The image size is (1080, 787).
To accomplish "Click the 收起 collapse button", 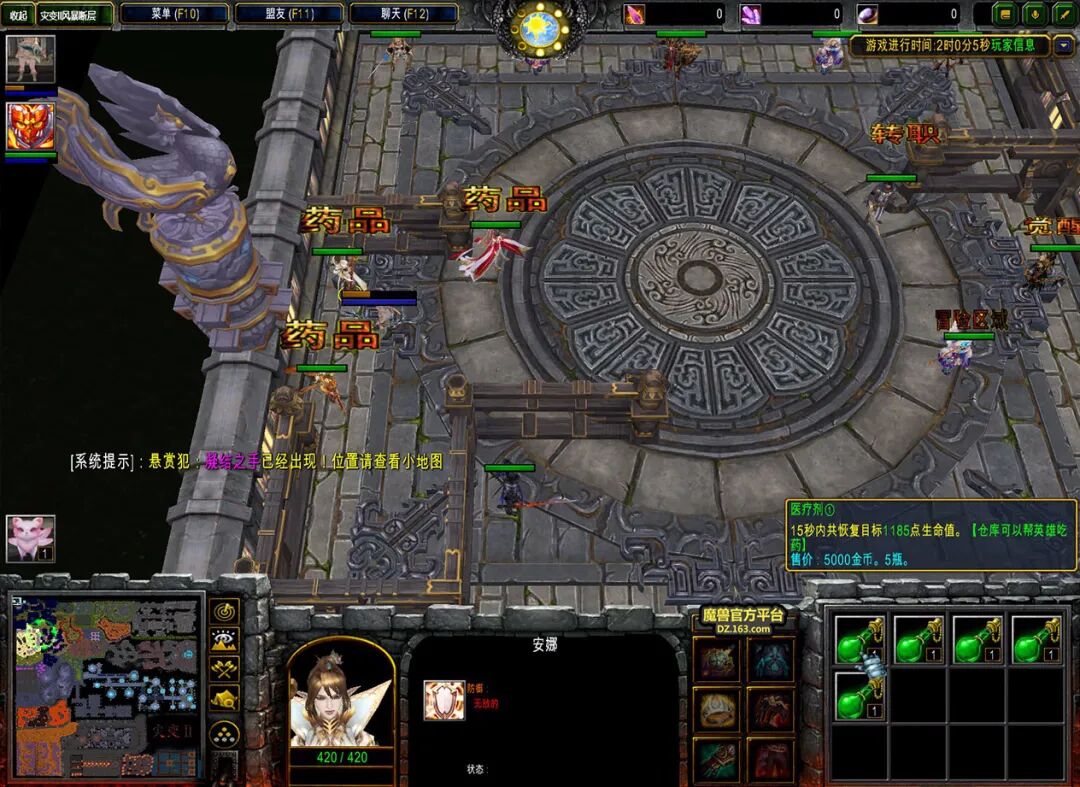I will 18,15.
